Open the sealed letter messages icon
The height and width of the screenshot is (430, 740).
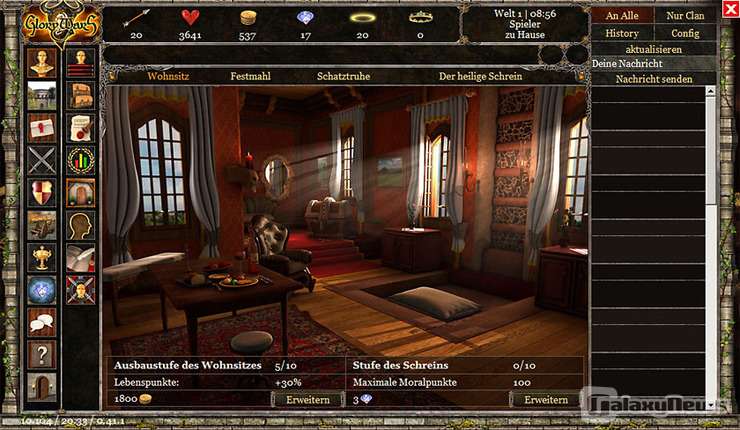[42, 127]
